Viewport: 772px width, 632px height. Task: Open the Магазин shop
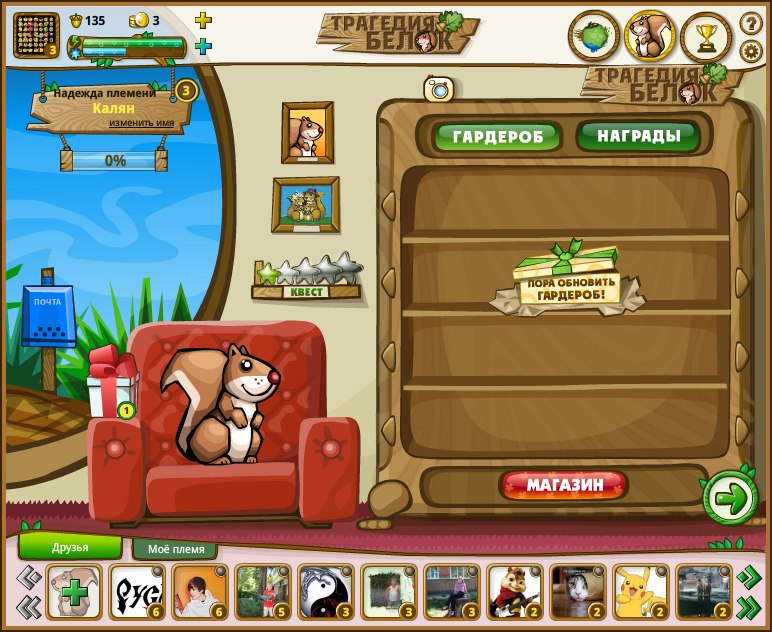click(x=565, y=486)
